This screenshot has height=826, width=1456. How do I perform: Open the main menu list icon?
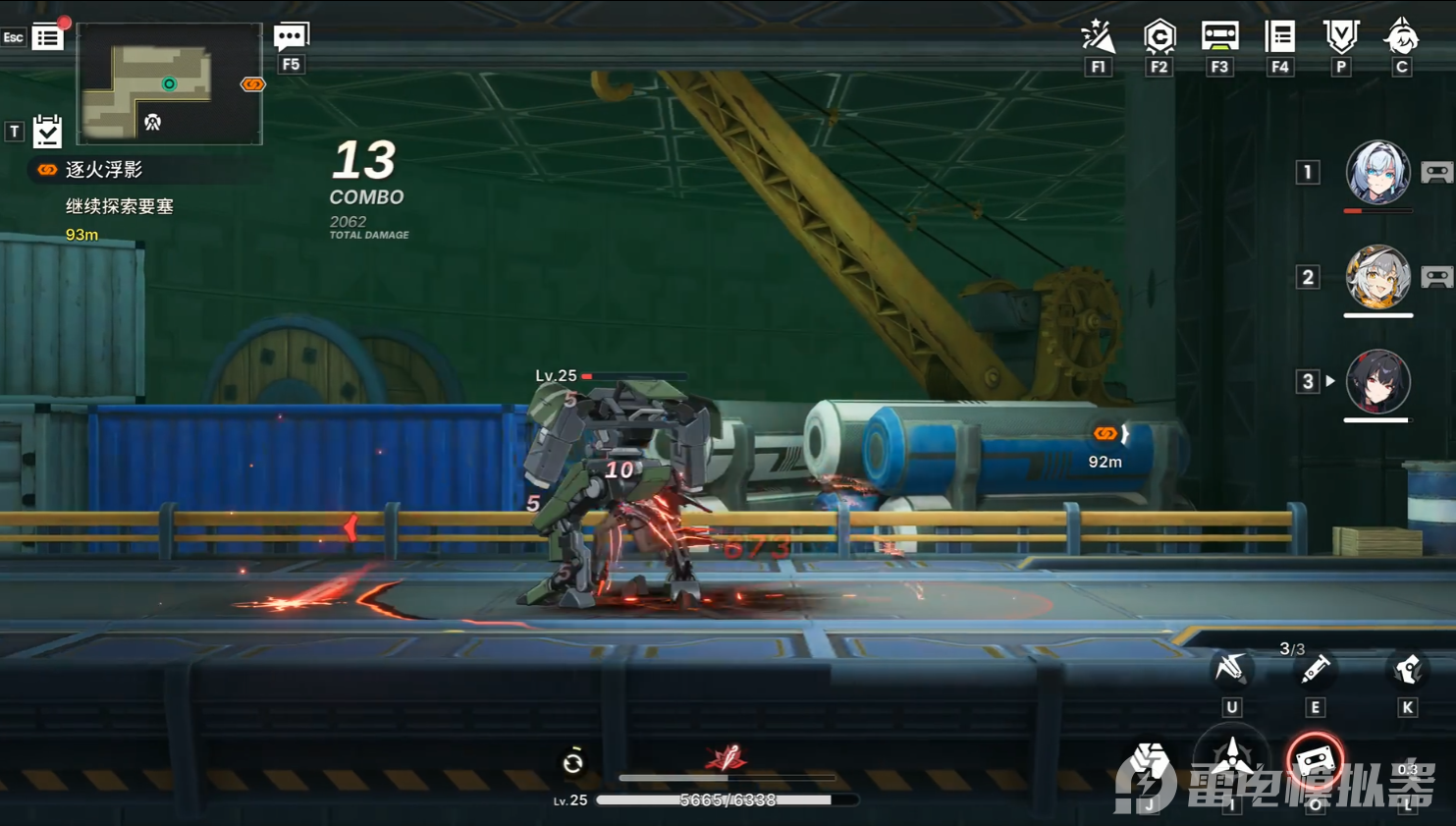[47, 37]
